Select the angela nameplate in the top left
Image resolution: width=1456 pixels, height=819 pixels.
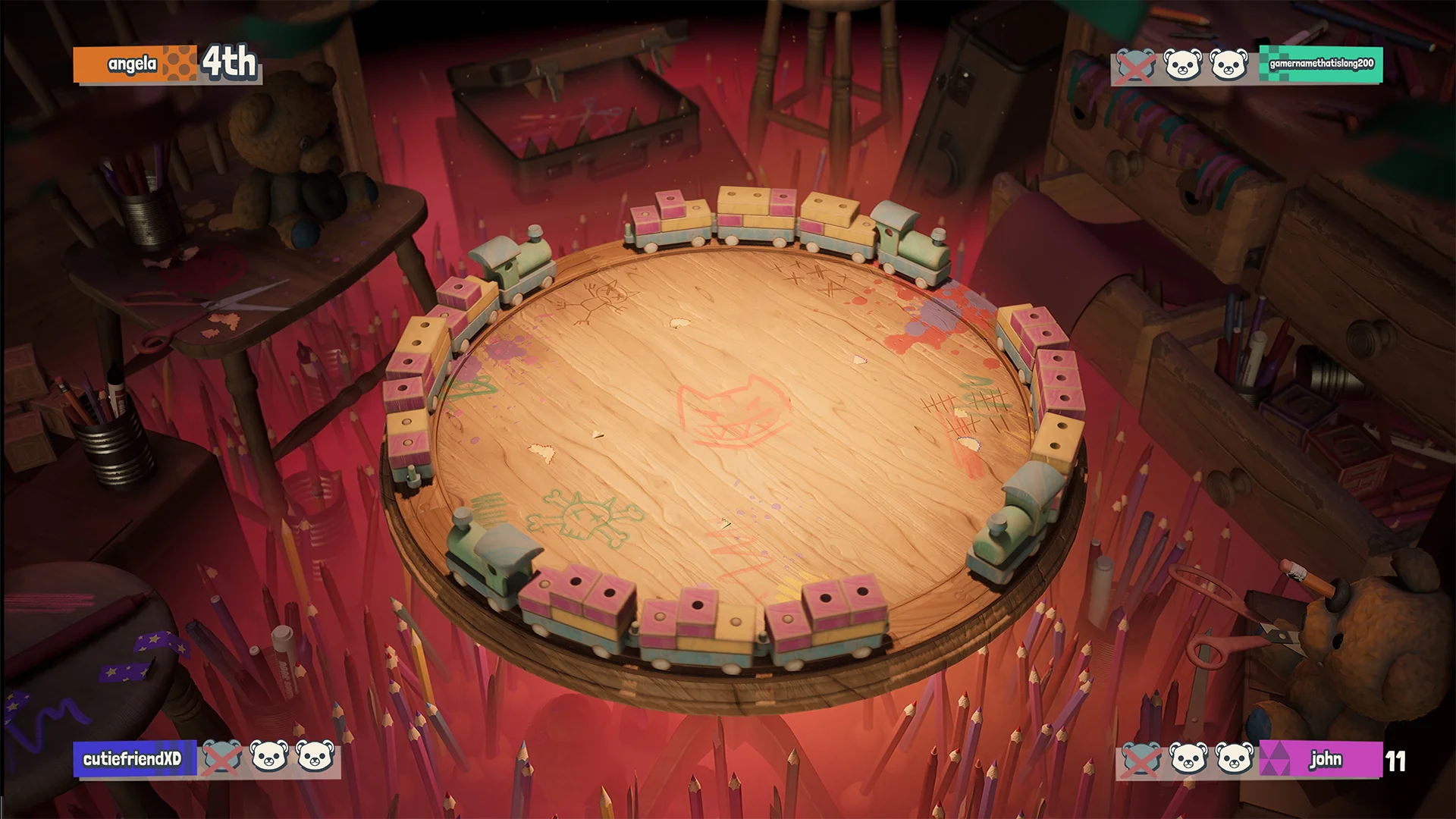pos(130,63)
